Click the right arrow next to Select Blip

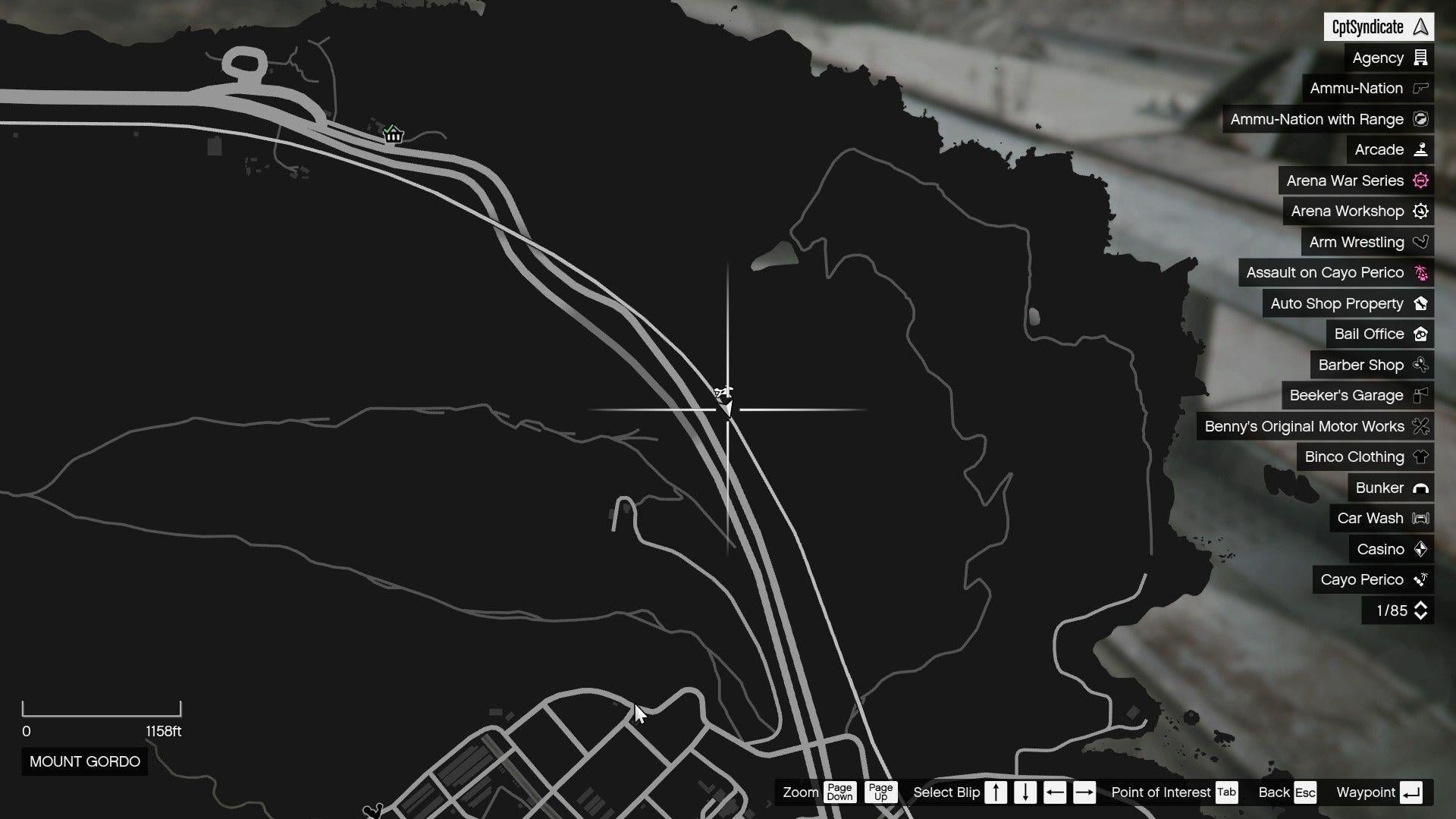tap(1083, 792)
